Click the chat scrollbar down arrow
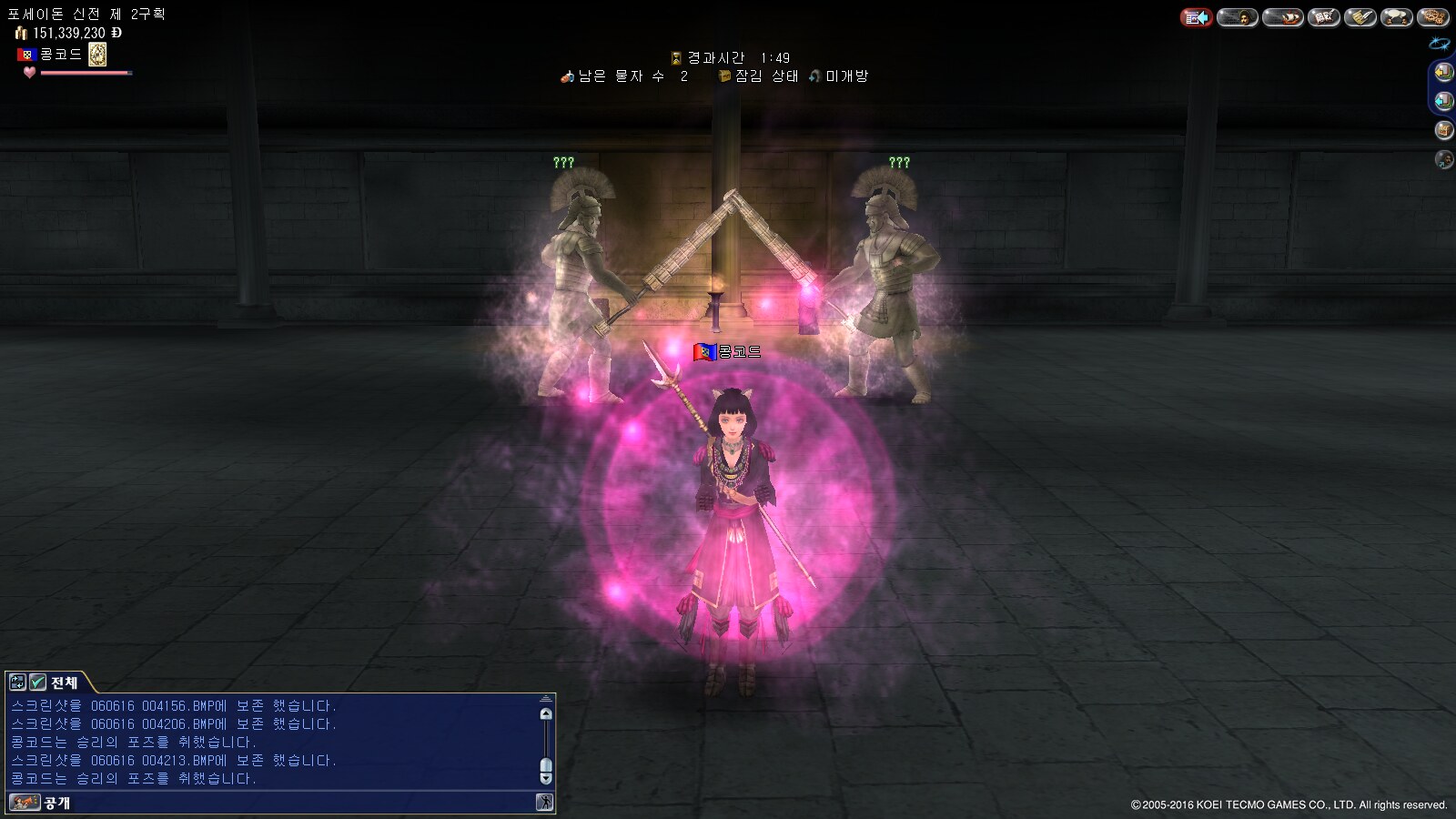Screen dimensions: 1456x819 (546, 778)
